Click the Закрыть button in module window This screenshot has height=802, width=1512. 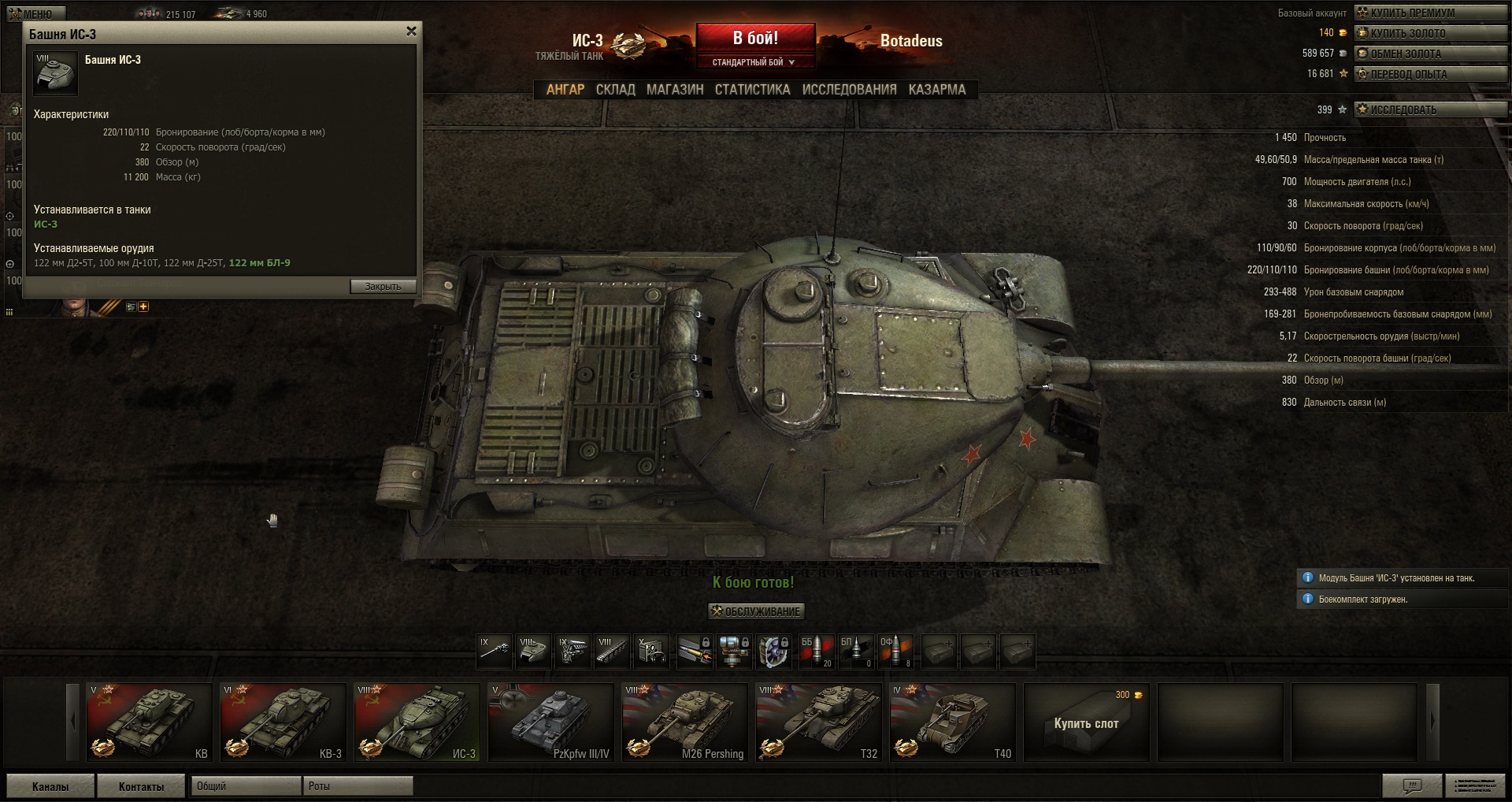[383, 287]
